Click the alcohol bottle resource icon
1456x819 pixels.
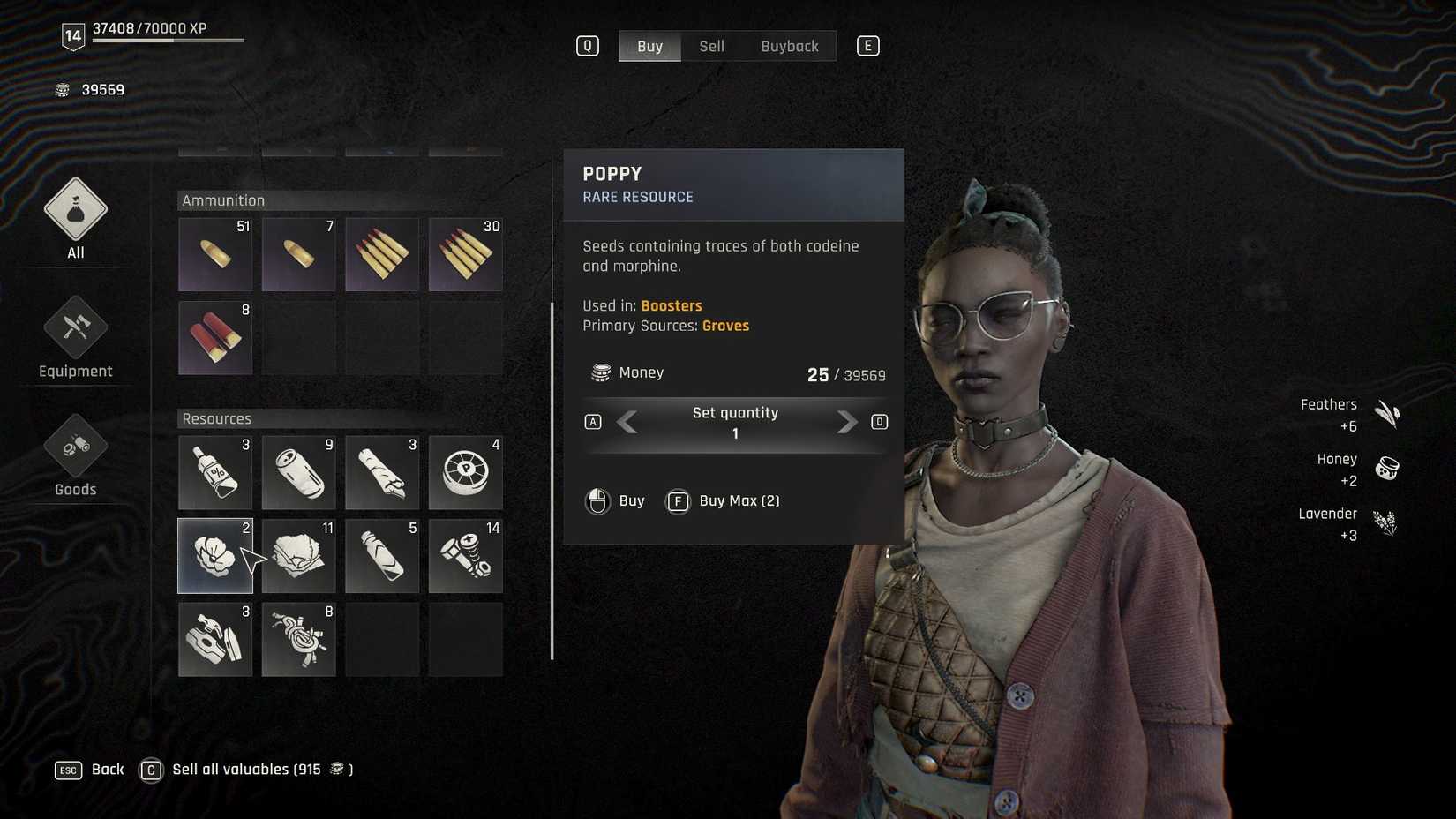click(215, 472)
